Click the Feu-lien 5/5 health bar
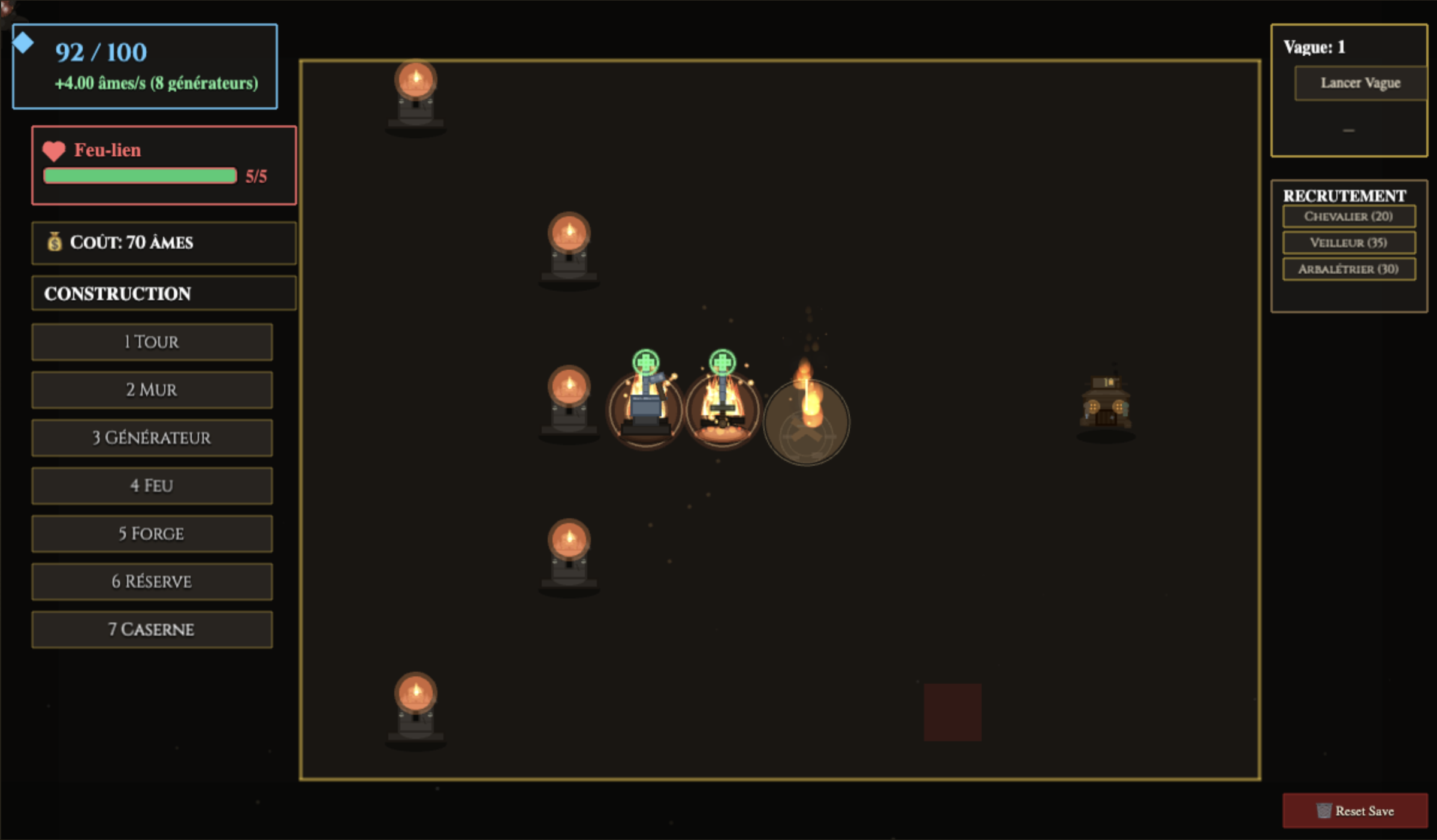 [x=141, y=176]
